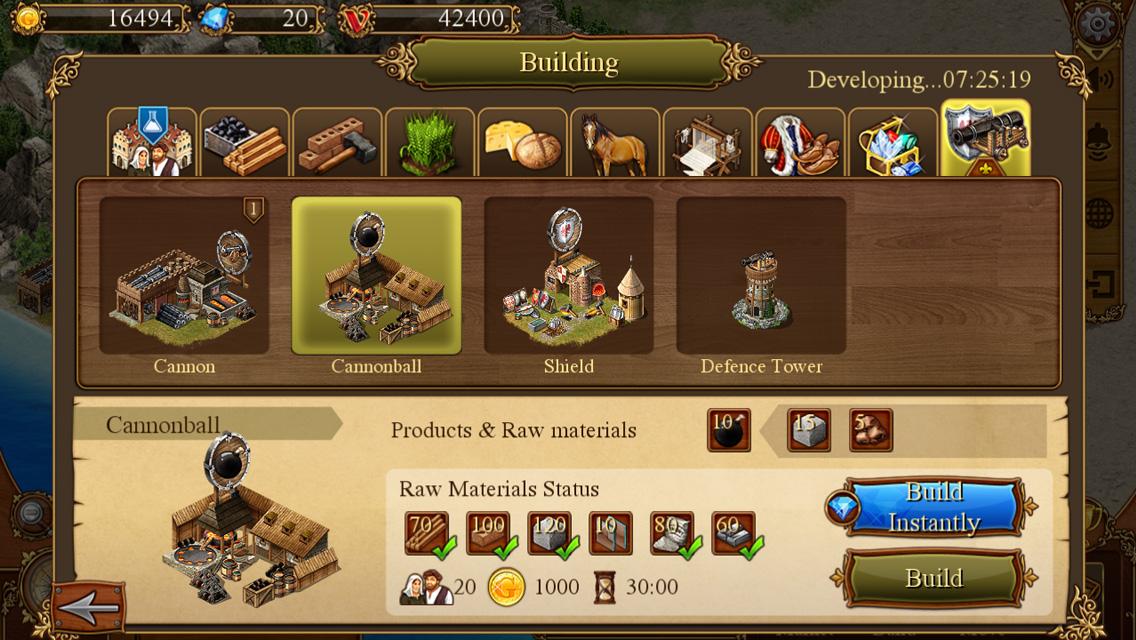Switch to the weaving loom tab
Viewport: 1136px width, 640px height.
707,143
